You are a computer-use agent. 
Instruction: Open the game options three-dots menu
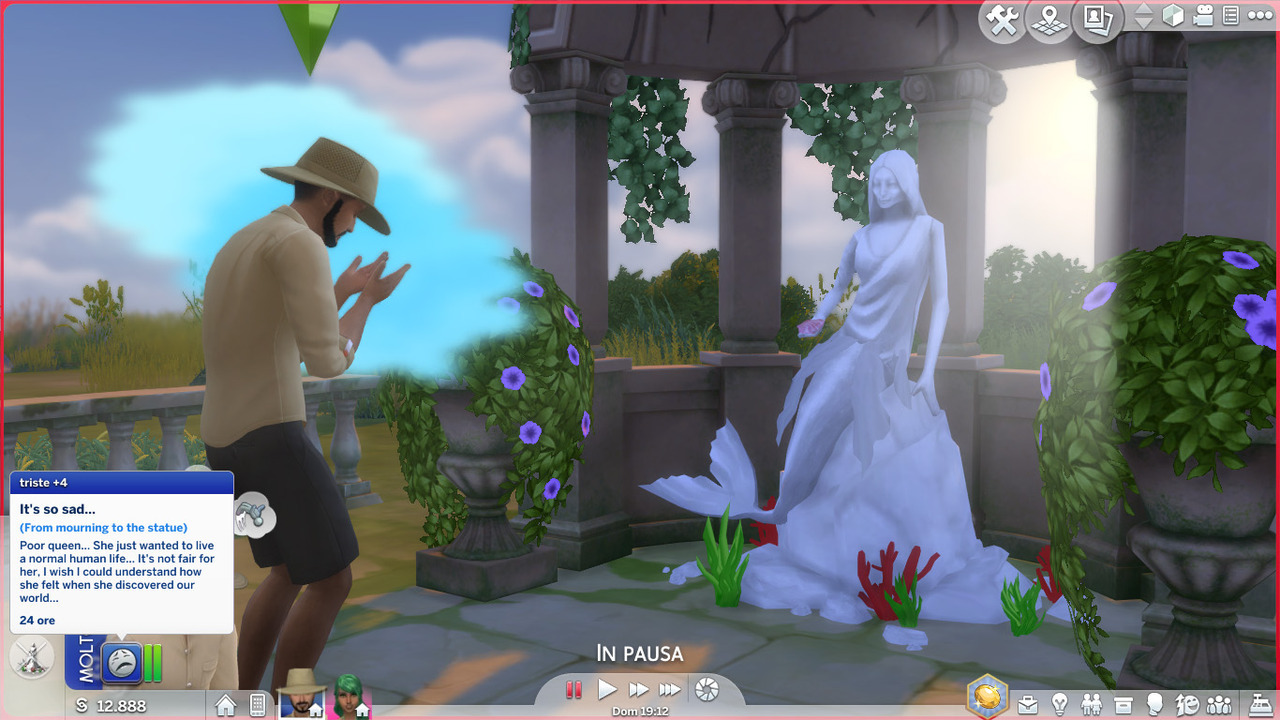[1259, 16]
